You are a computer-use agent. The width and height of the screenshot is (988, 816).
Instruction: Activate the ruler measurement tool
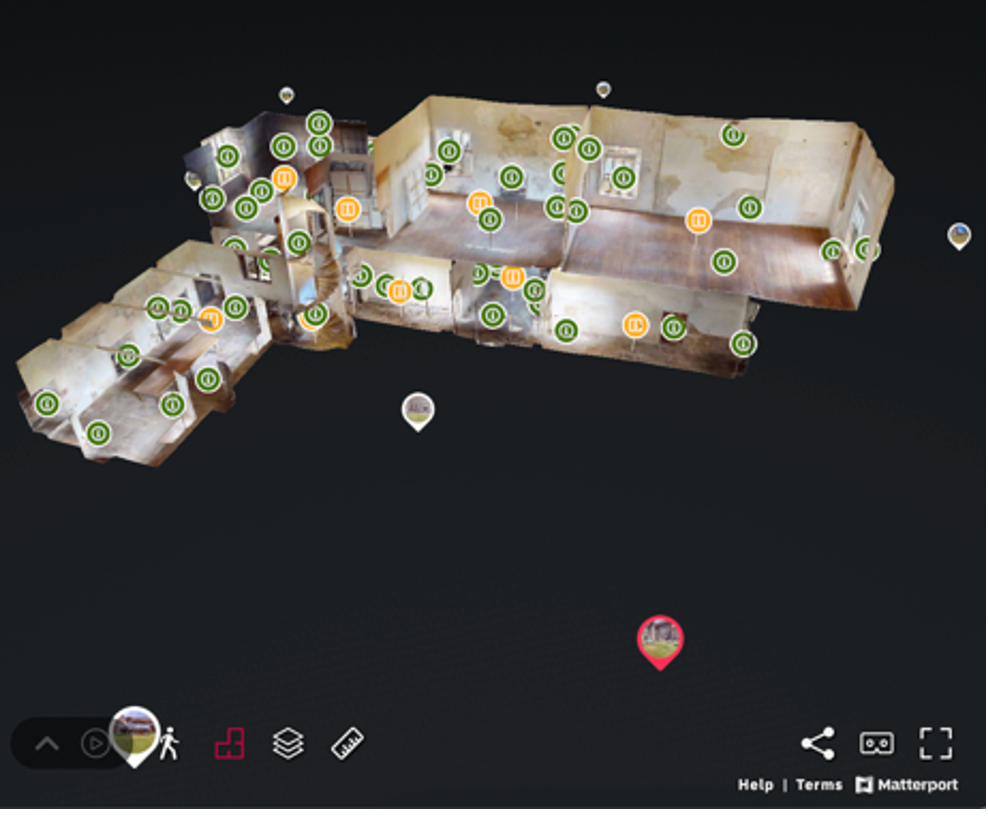coord(347,744)
